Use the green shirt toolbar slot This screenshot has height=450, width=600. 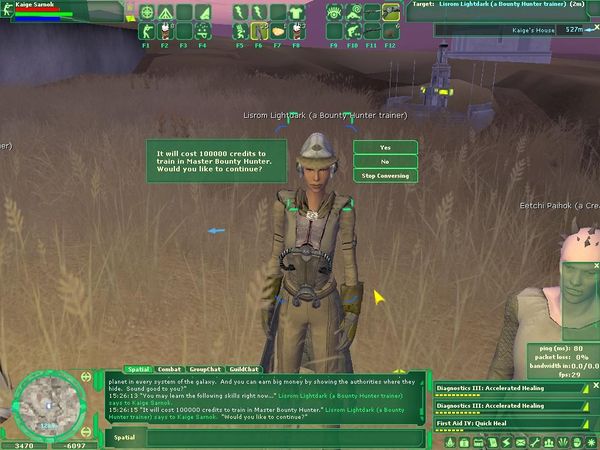coord(296,13)
